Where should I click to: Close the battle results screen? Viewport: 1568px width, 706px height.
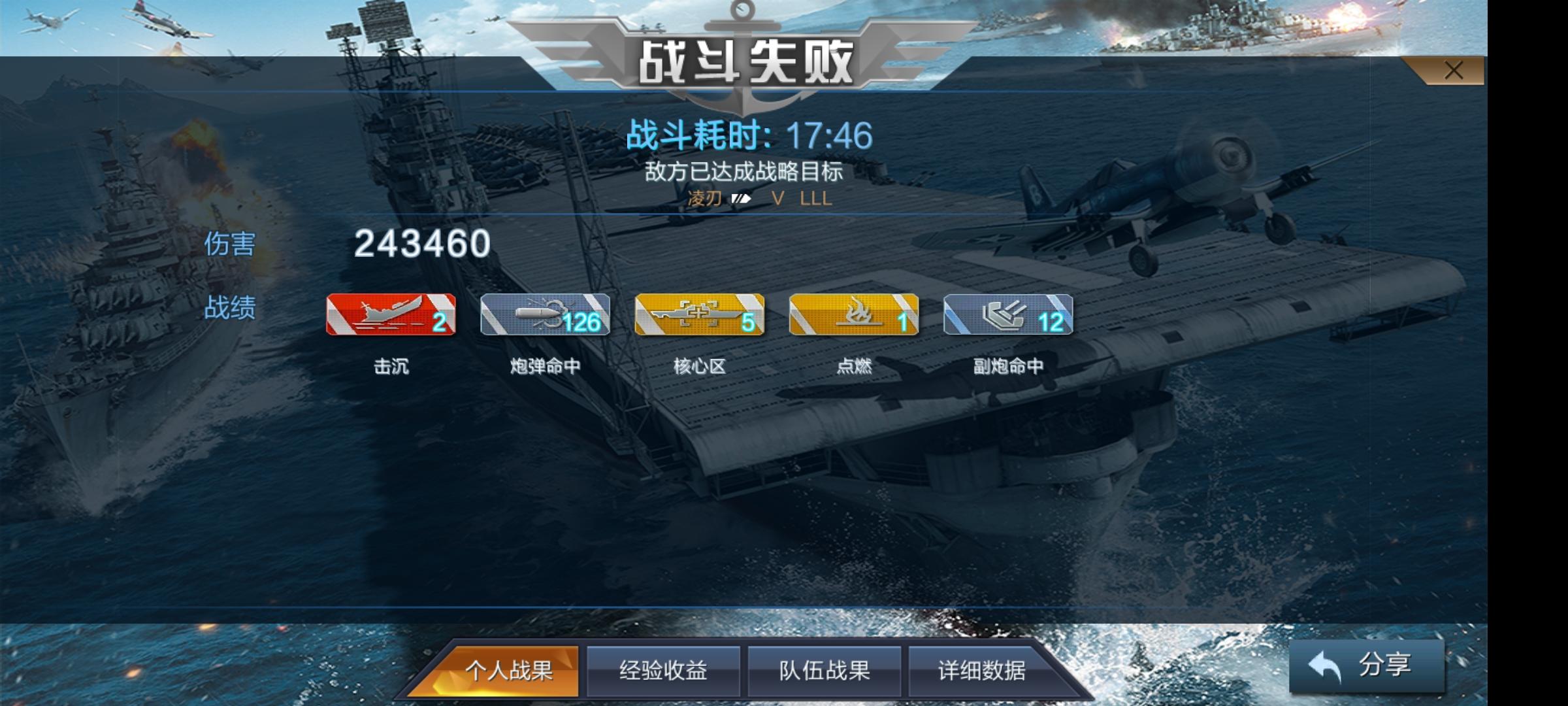[1454, 69]
